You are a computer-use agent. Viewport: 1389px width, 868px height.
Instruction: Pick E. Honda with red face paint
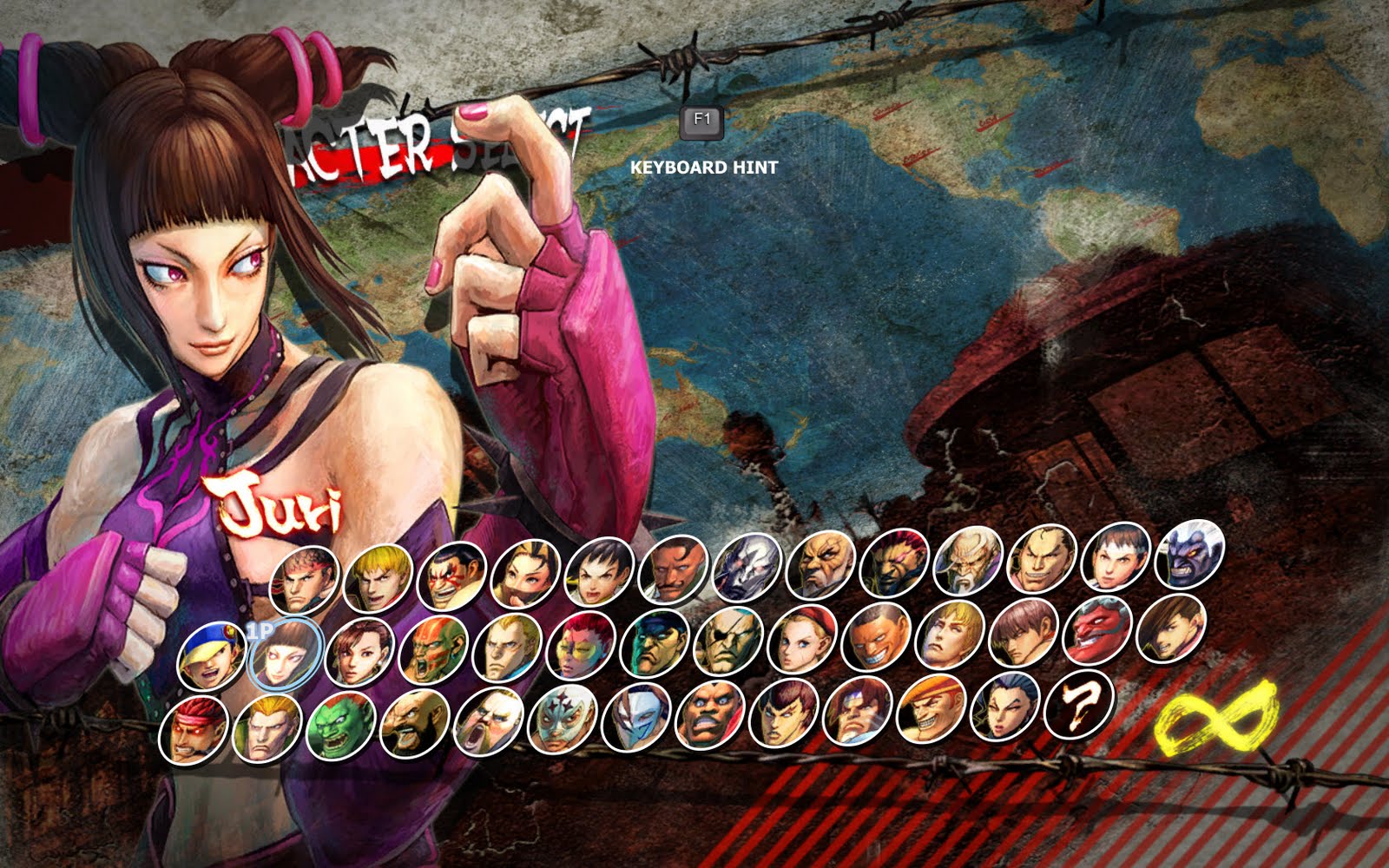pyautogui.click(x=451, y=575)
